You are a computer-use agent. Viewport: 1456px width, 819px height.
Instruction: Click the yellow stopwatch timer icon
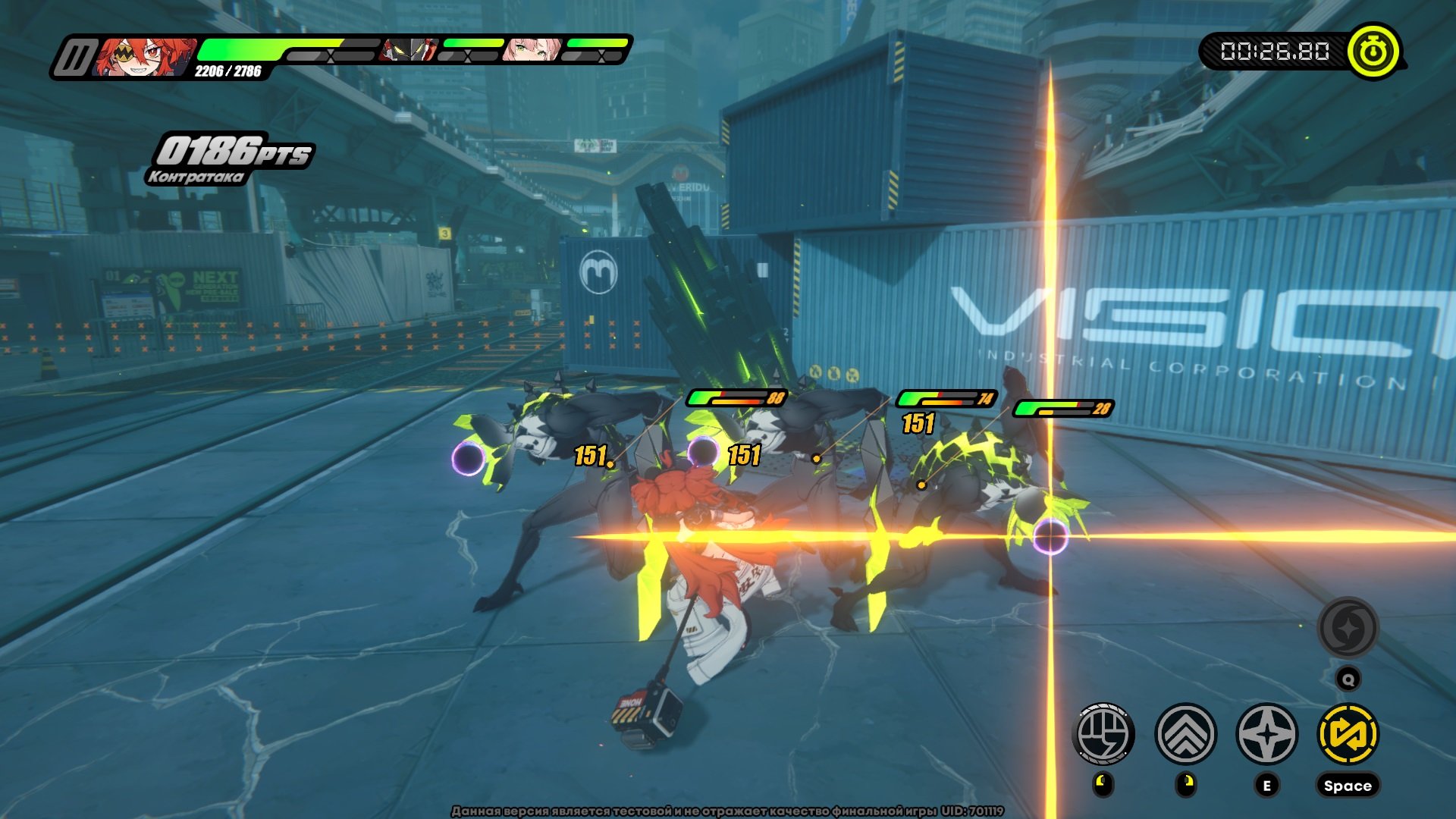coord(1373,52)
